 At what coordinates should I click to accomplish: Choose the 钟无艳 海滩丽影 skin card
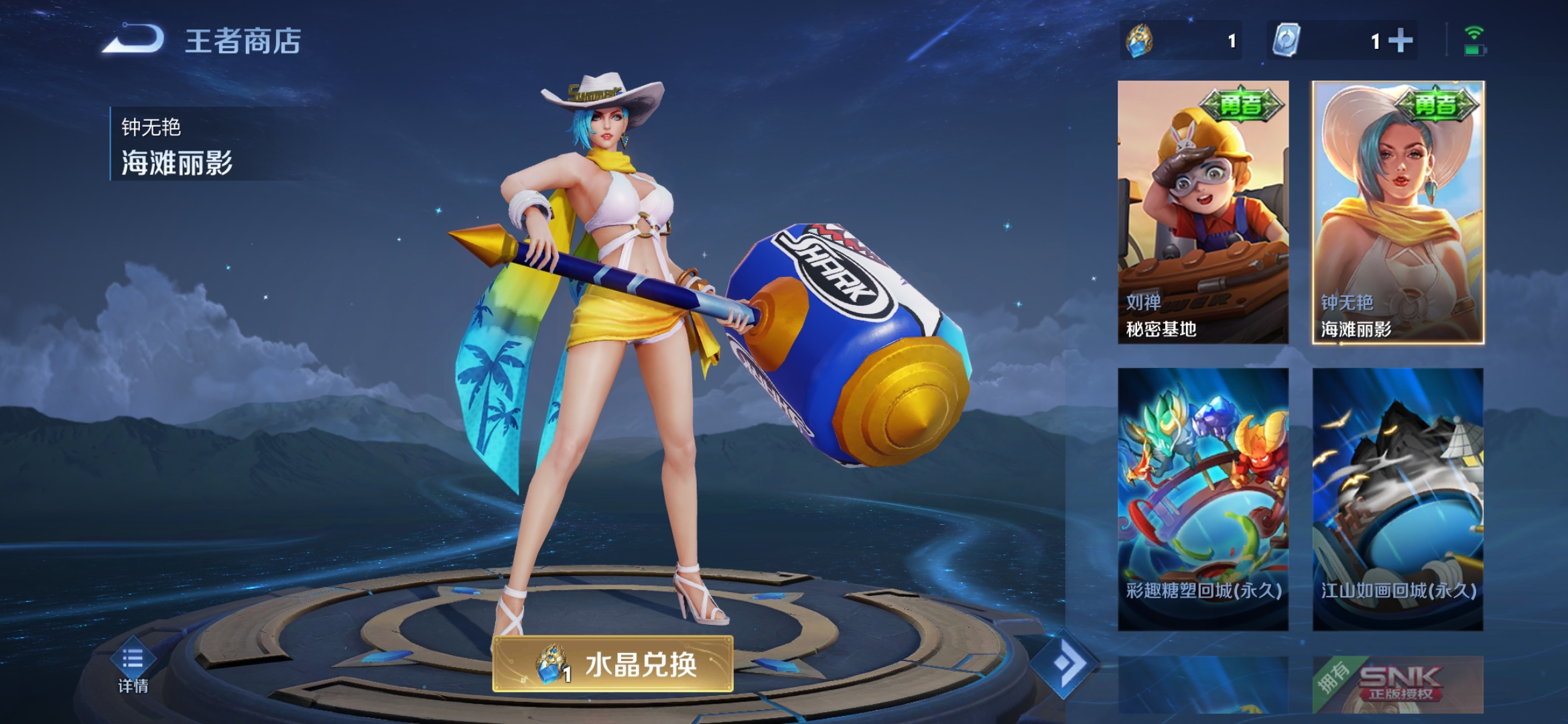tap(1398, 212)
